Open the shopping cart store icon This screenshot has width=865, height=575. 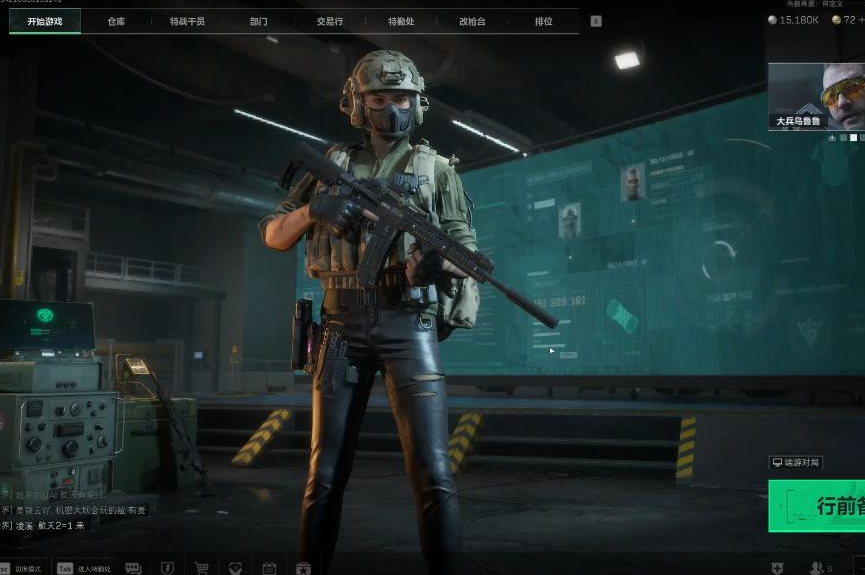(x=201, y=568)
